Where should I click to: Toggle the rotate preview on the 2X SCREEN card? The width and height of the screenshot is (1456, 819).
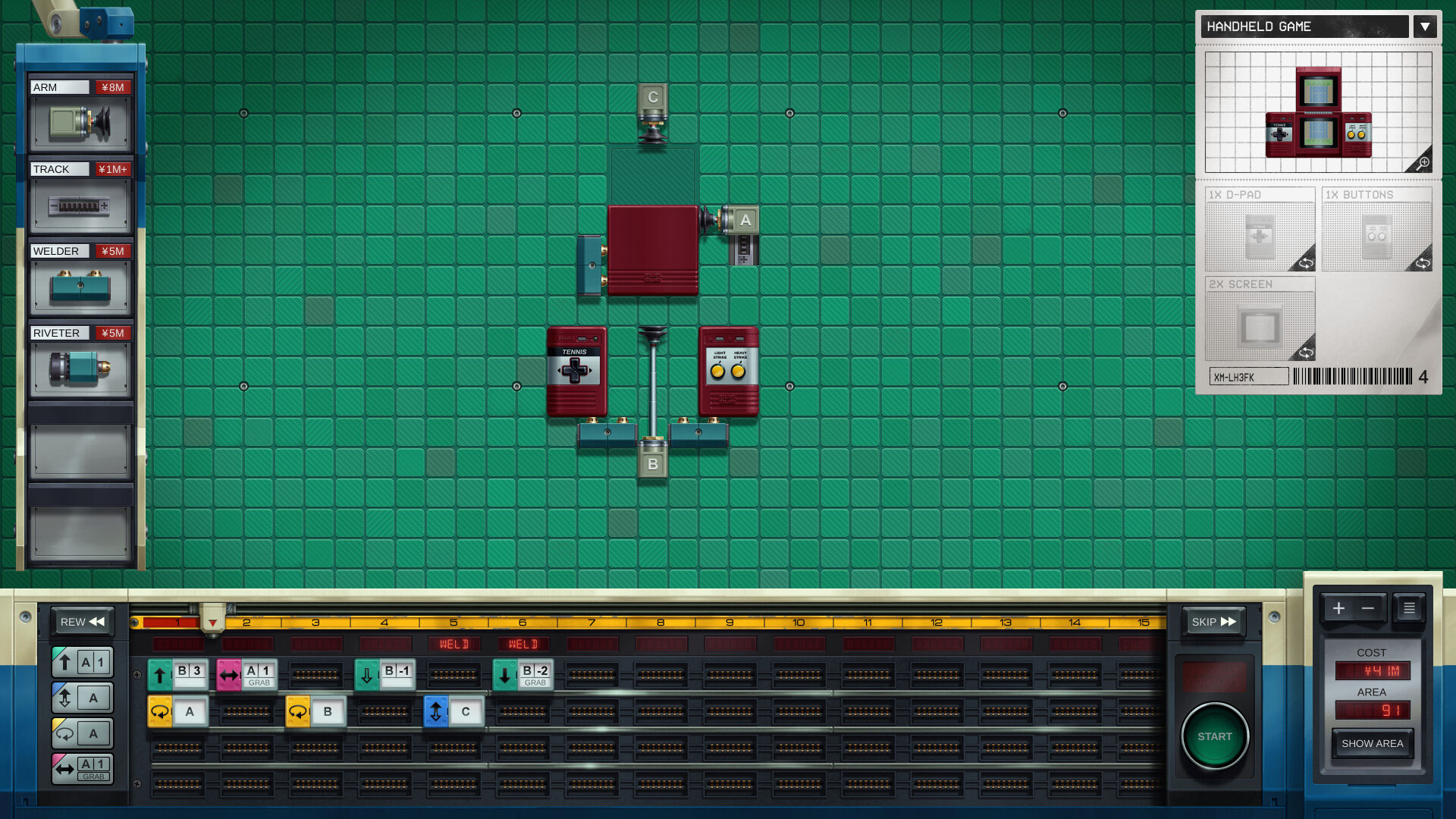1307,352
